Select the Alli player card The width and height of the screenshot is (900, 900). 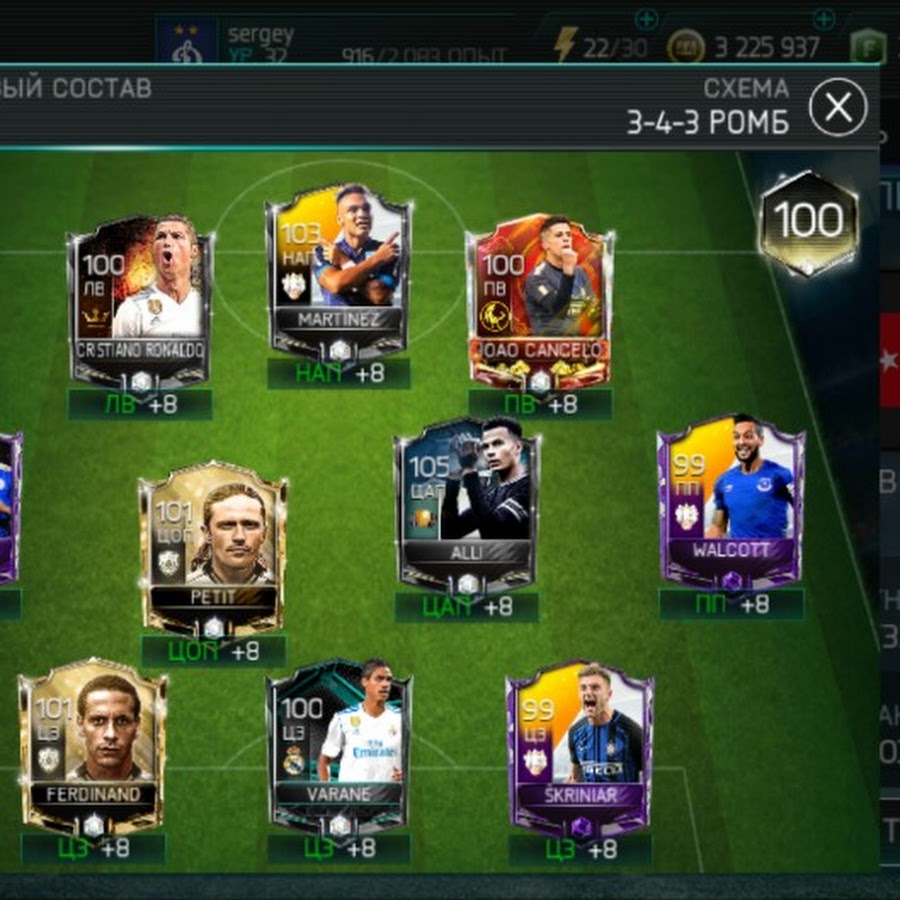click(468, 505)
